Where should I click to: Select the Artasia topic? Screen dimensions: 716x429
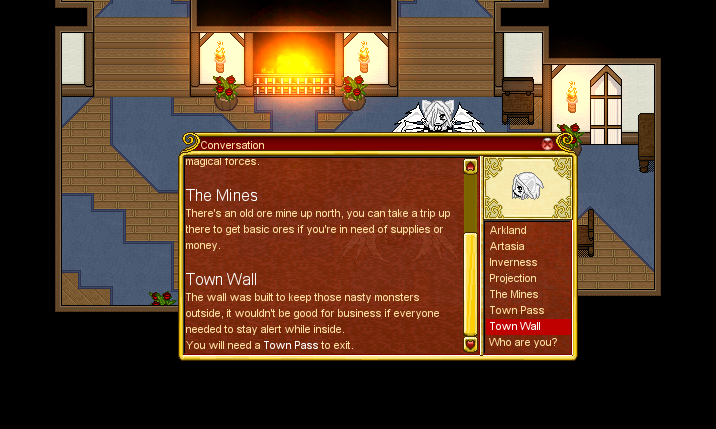(507, 246)
